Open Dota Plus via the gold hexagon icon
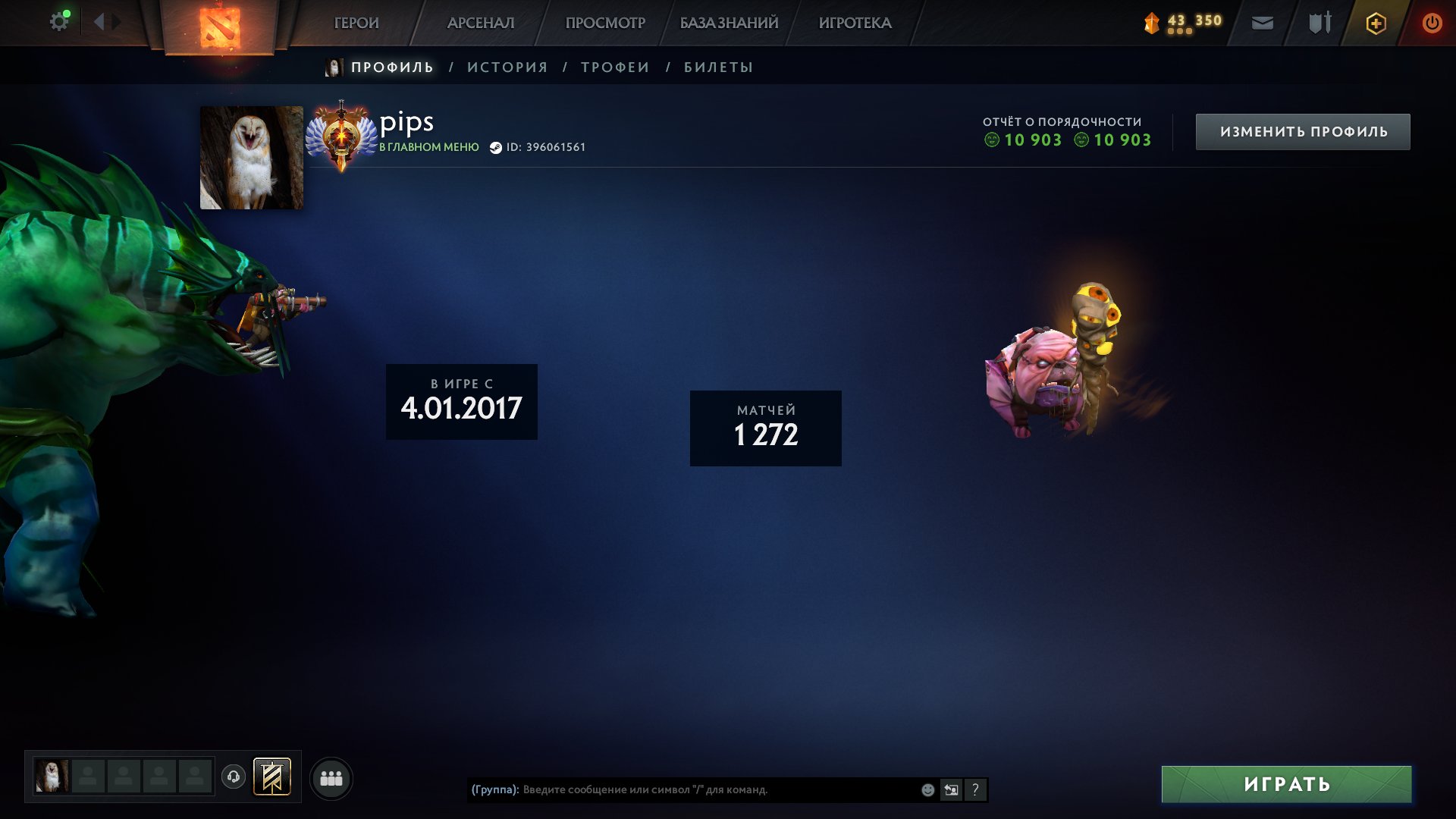The image size is (1456, 819). coord(1374,23)
